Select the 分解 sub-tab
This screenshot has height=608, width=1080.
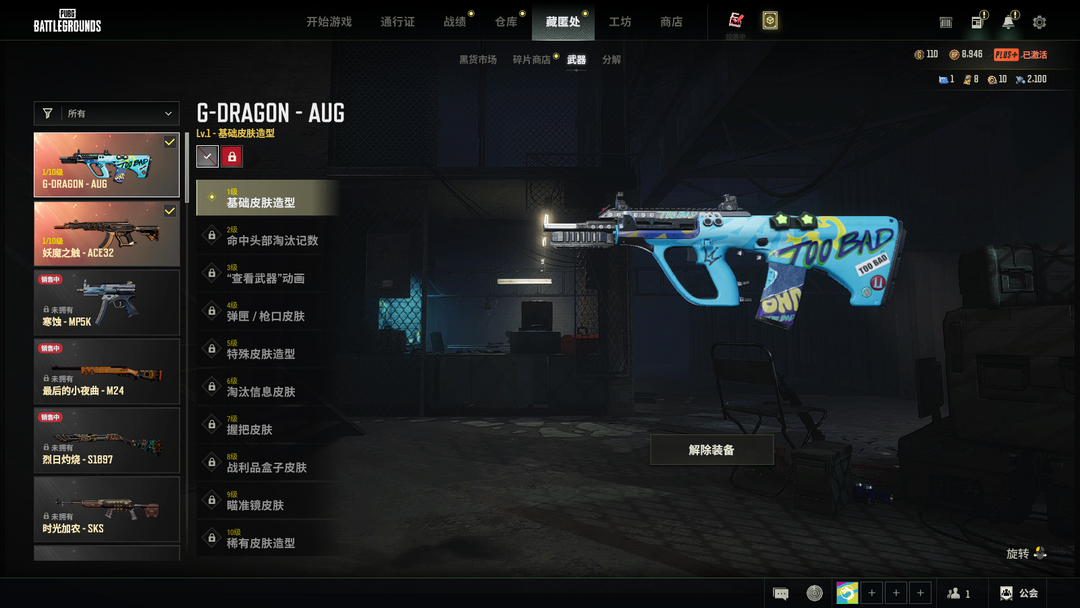[611, 60]
